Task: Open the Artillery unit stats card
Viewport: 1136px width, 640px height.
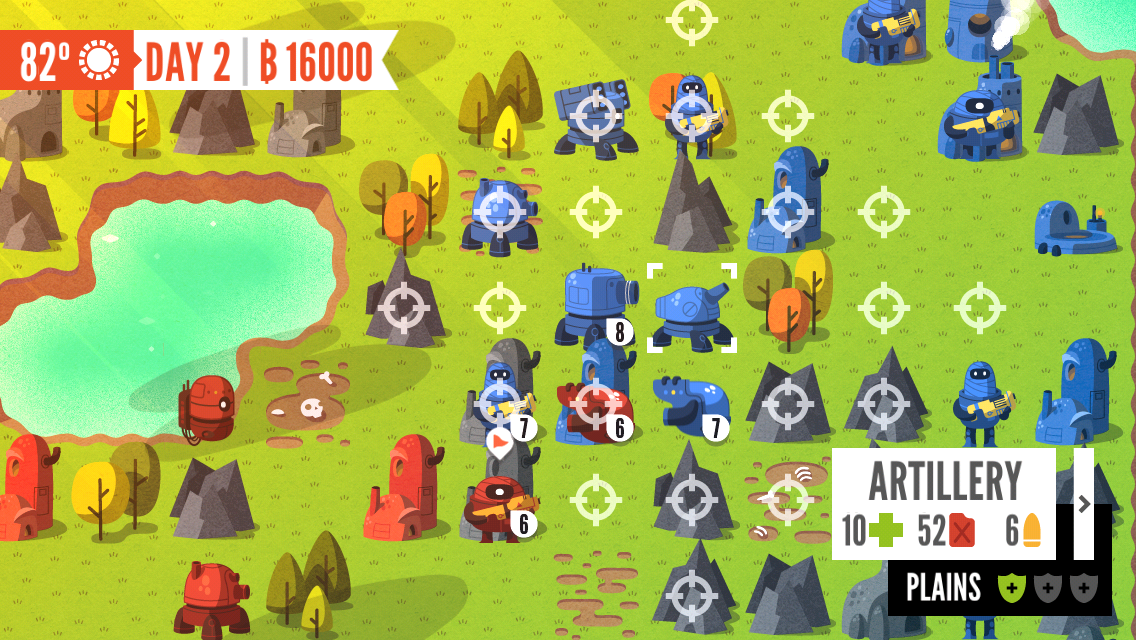Action: coord(943,504)
